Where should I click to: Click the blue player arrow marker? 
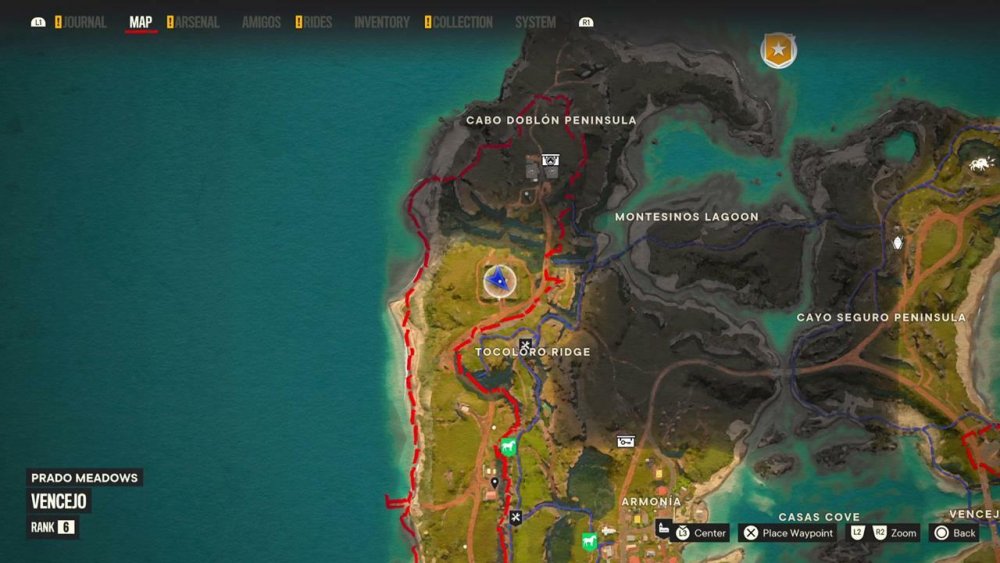499,281
